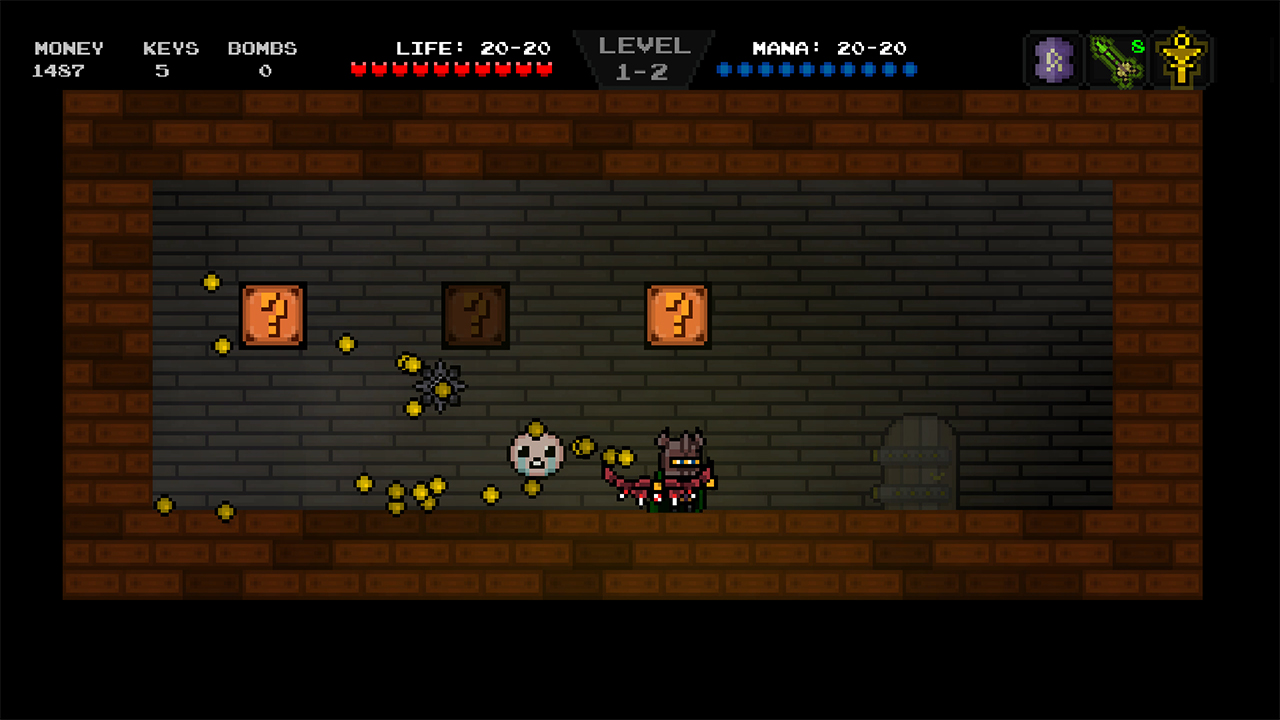Click the first blue mana orb

tap(723, 69)
